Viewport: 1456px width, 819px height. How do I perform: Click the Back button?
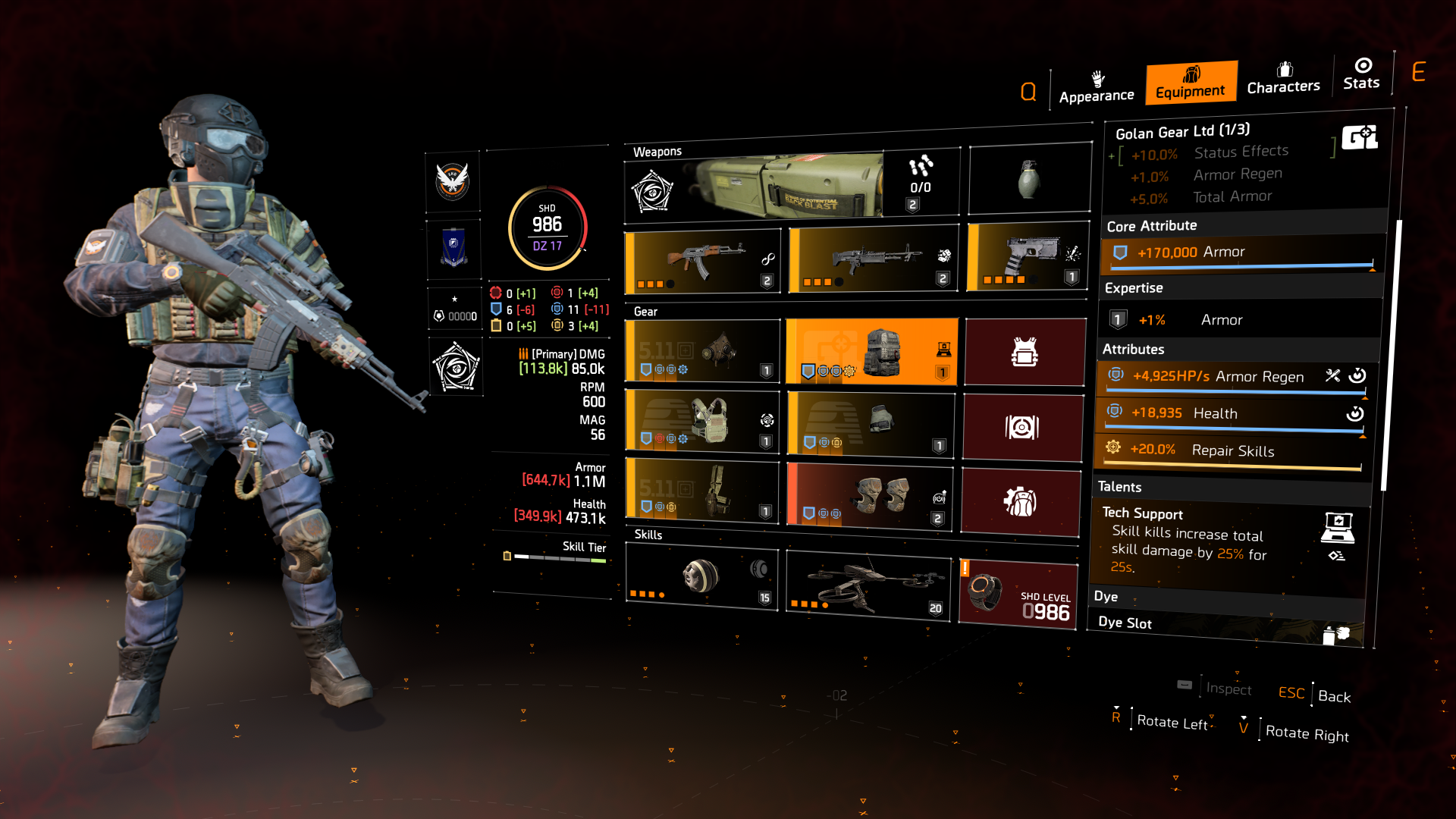click(x=1334, y=696)
